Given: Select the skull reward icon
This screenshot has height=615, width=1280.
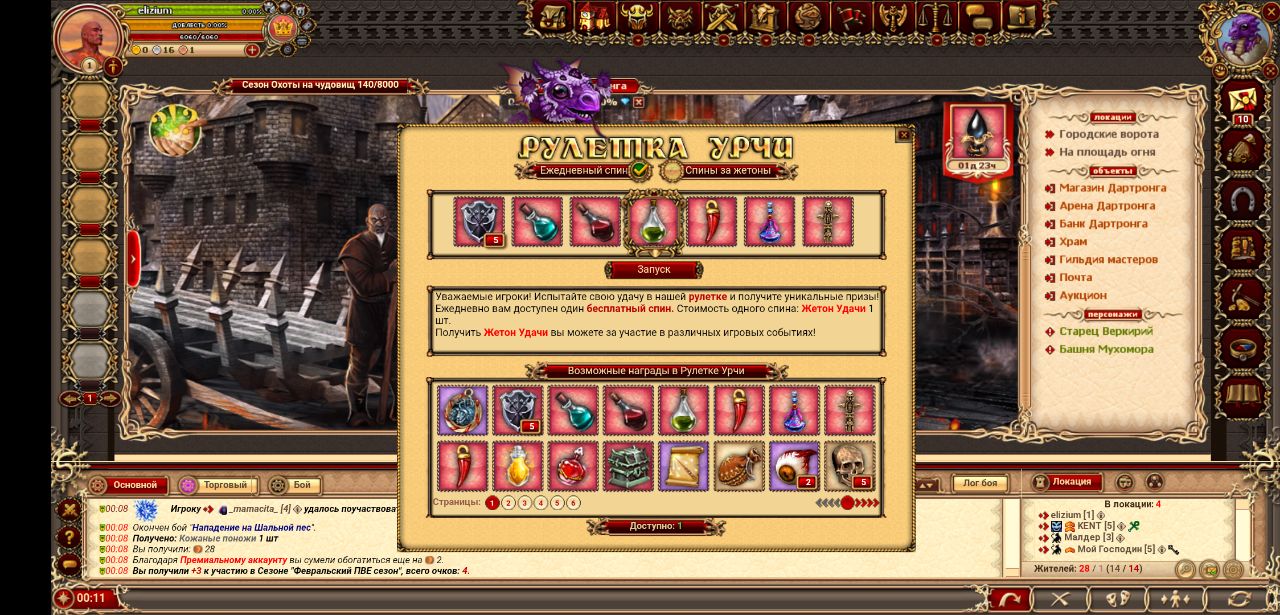Looking at the screenshot, I should tap(850, 466).
